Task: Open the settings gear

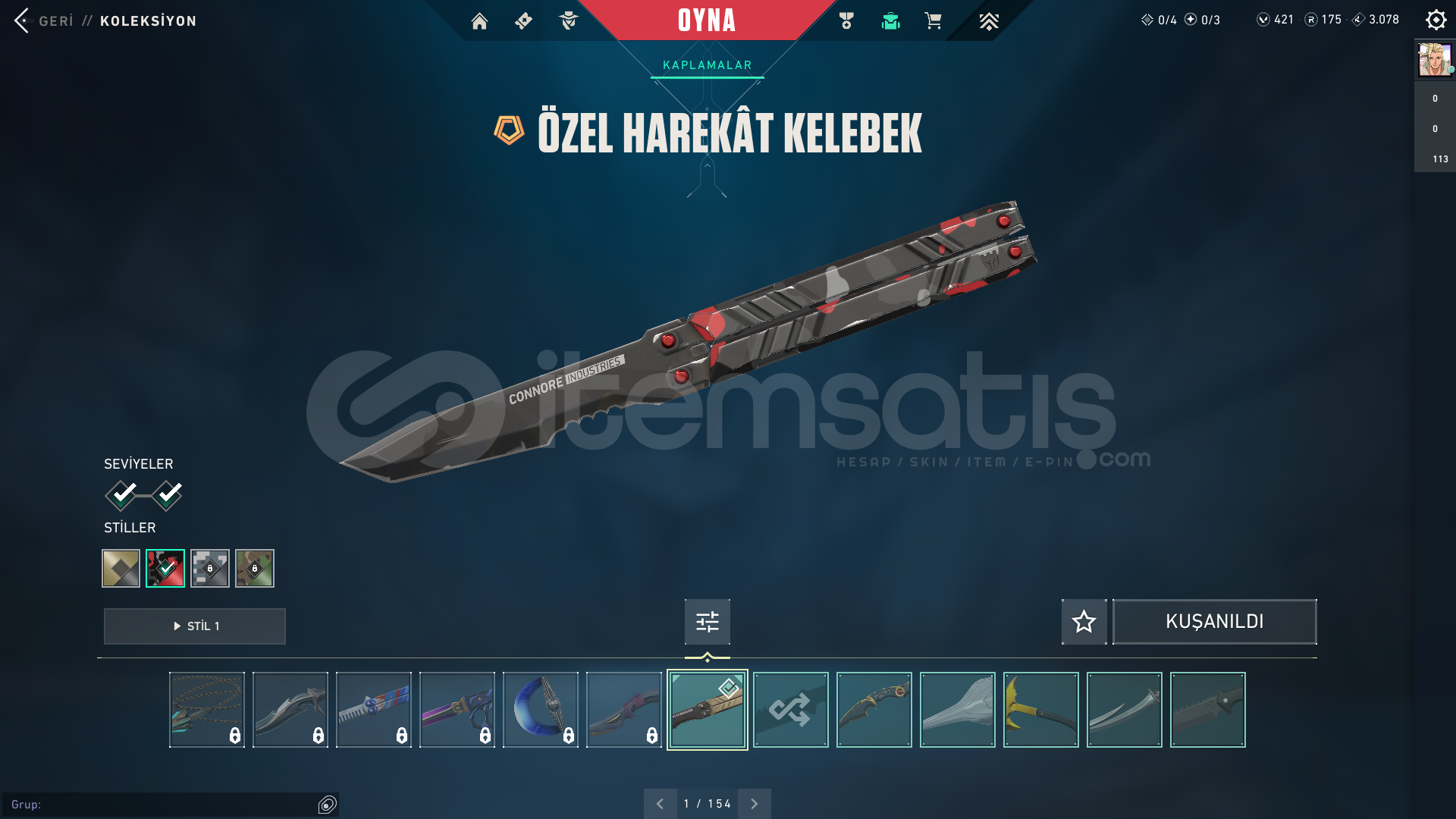Action: point(1436,20)
